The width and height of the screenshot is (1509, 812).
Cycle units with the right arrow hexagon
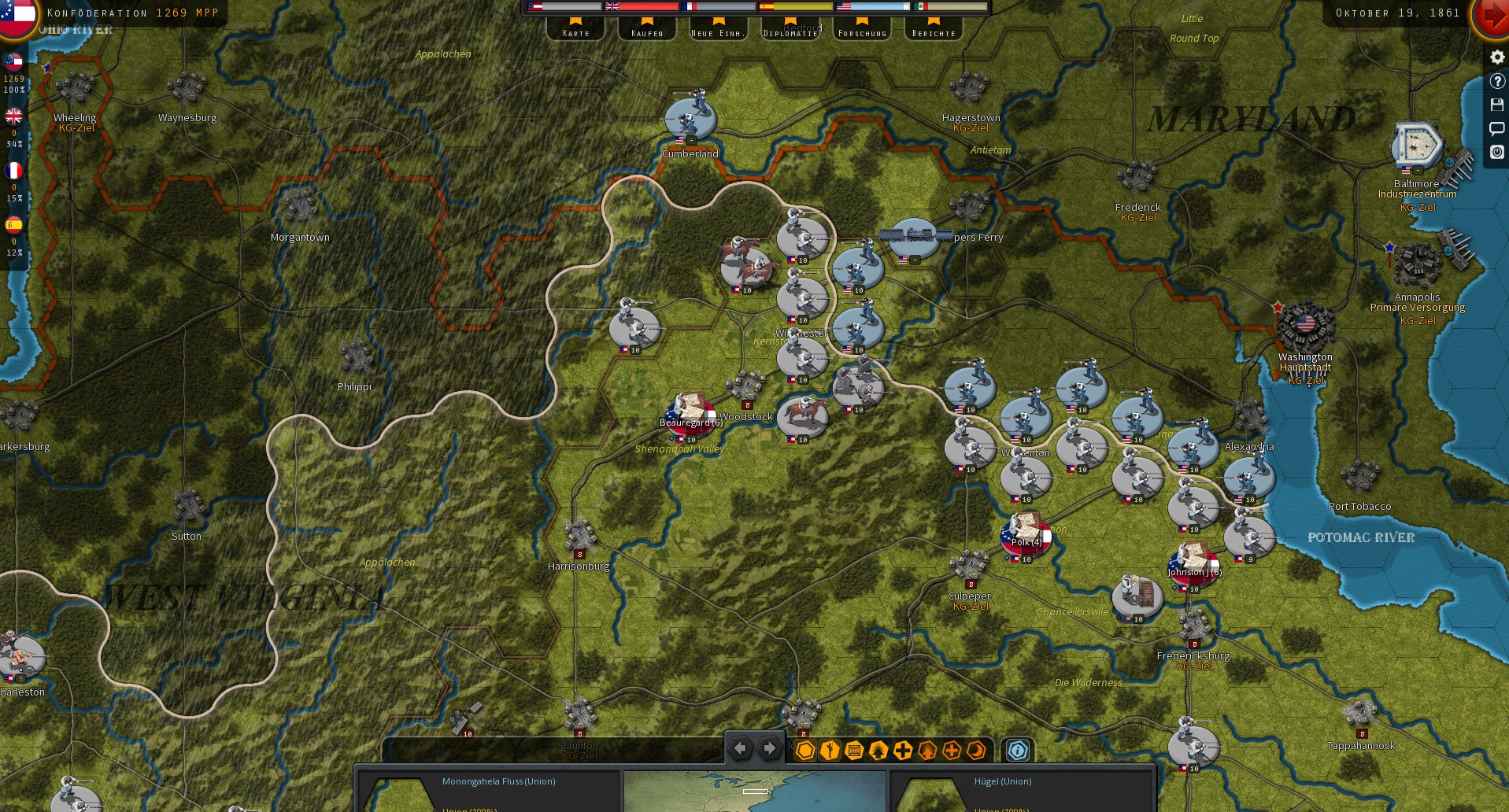(x=769, y=748)
